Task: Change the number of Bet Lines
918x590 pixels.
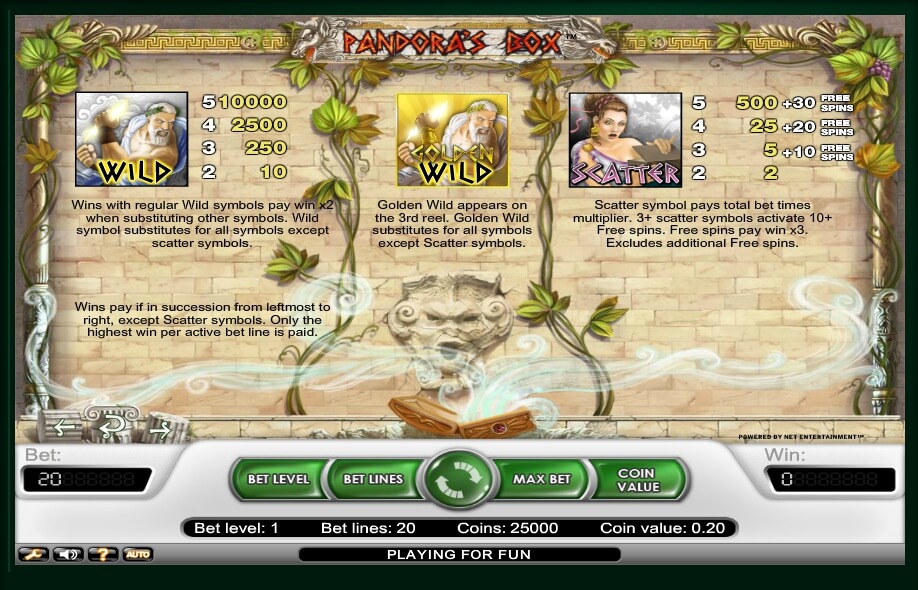Action: click(x=373, y=479)
